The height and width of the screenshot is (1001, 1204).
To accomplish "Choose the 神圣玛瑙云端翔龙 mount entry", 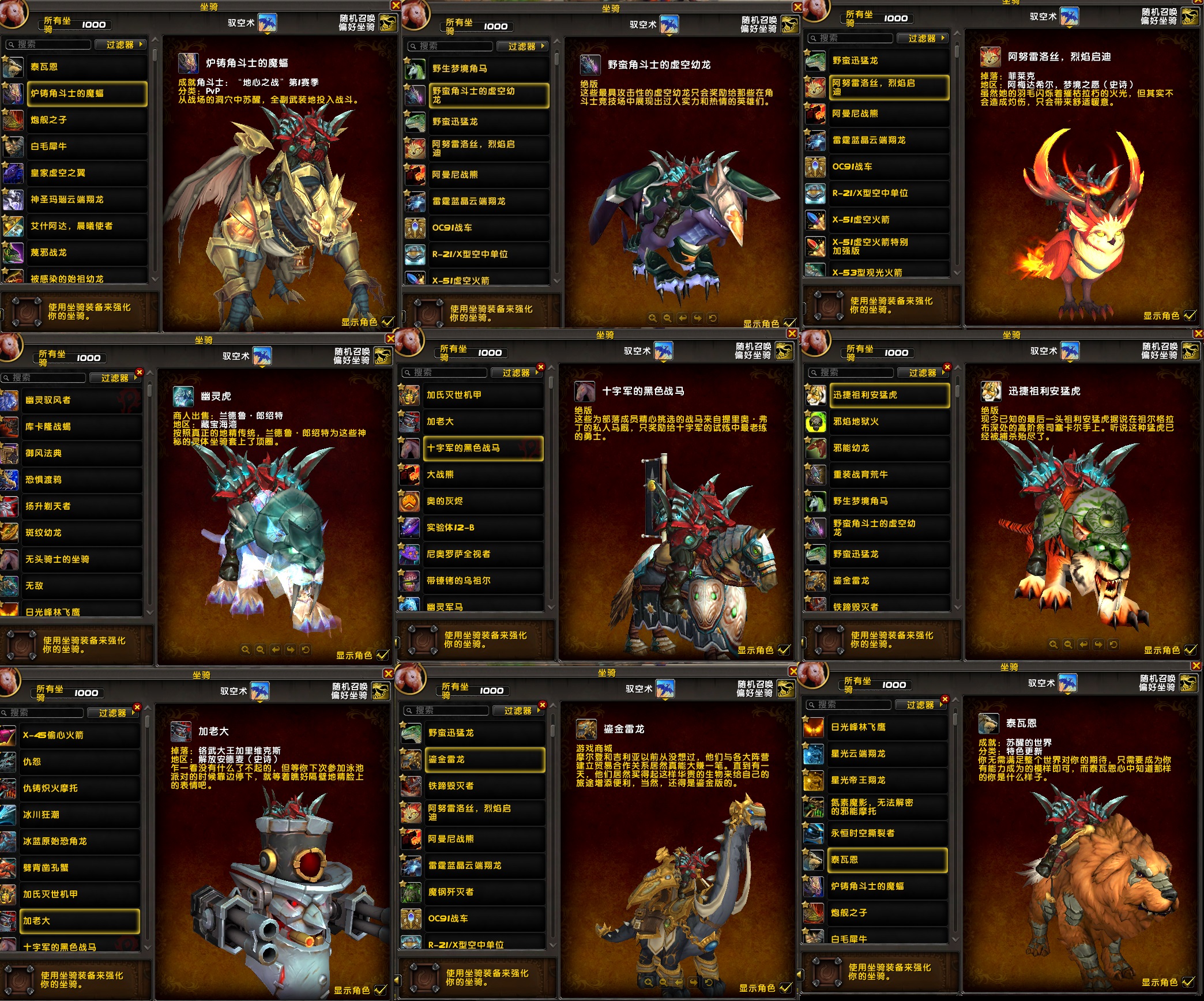I will pyautogui.click(x=86, y=200).
